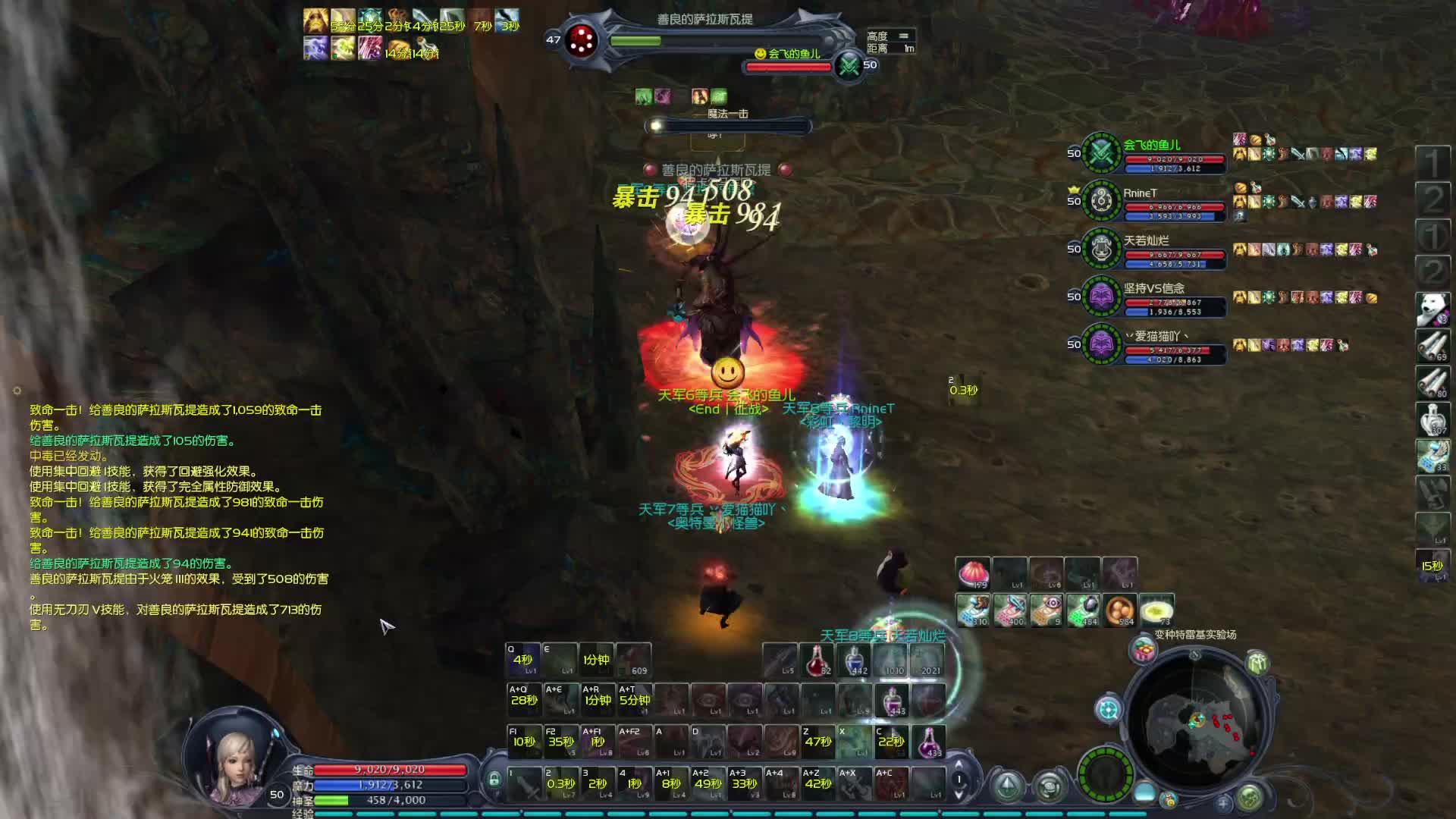Open the green gift box by minimap

click(x=1257, y=662)
